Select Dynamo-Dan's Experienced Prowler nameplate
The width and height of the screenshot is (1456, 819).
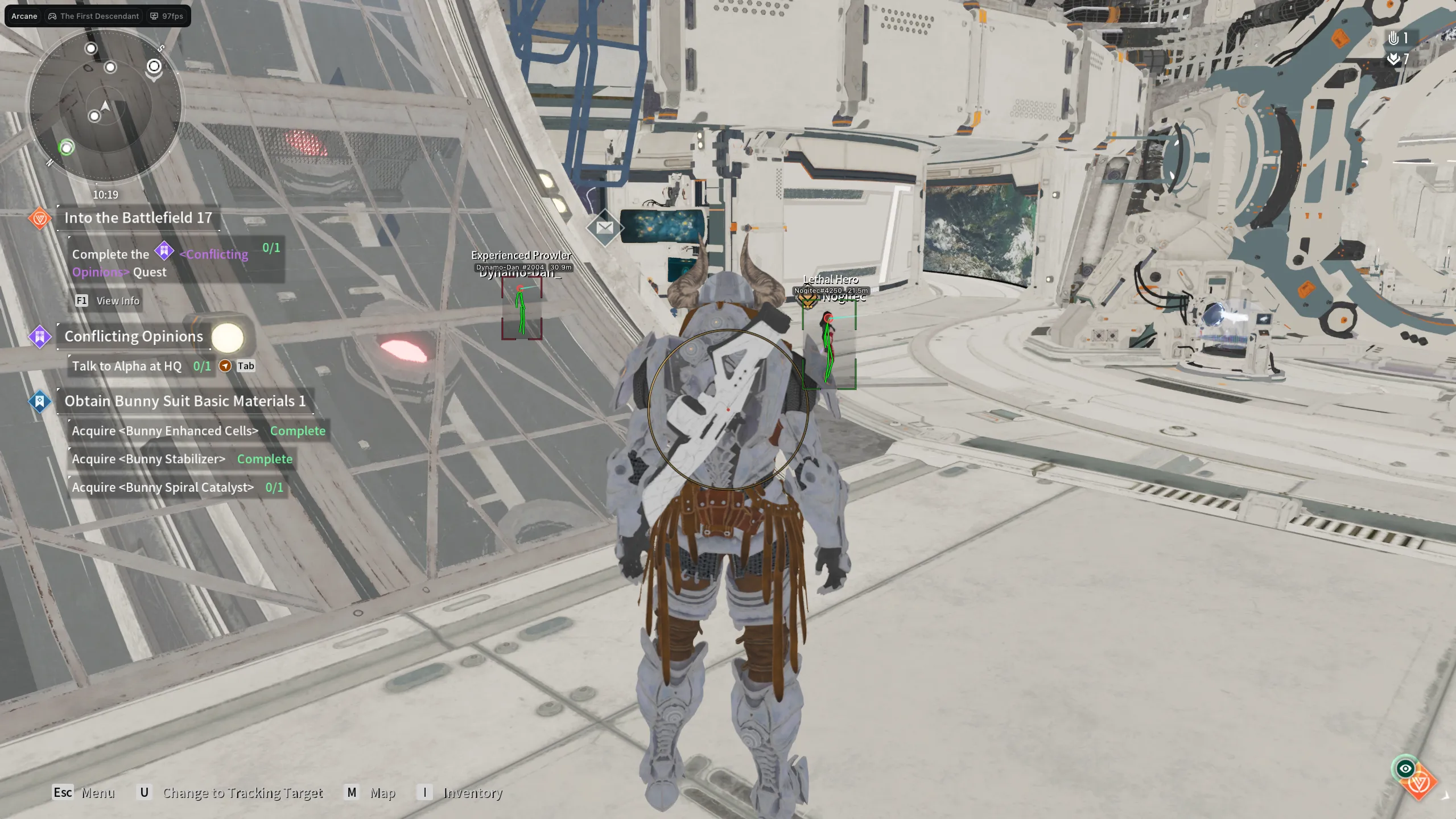pos(521,256)
